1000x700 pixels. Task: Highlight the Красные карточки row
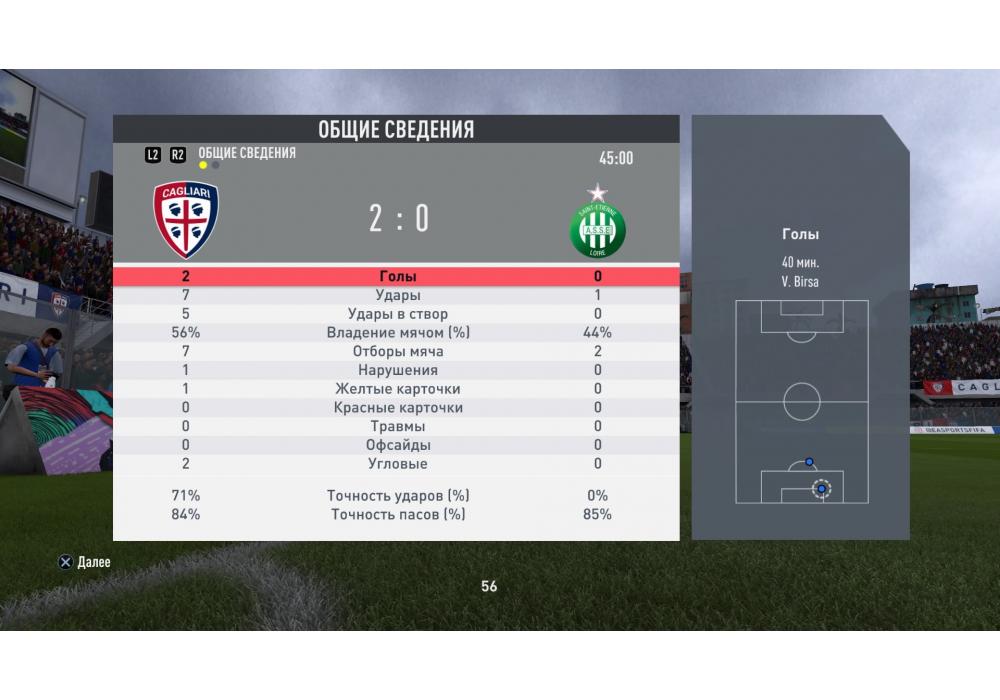tap(397, 408)
